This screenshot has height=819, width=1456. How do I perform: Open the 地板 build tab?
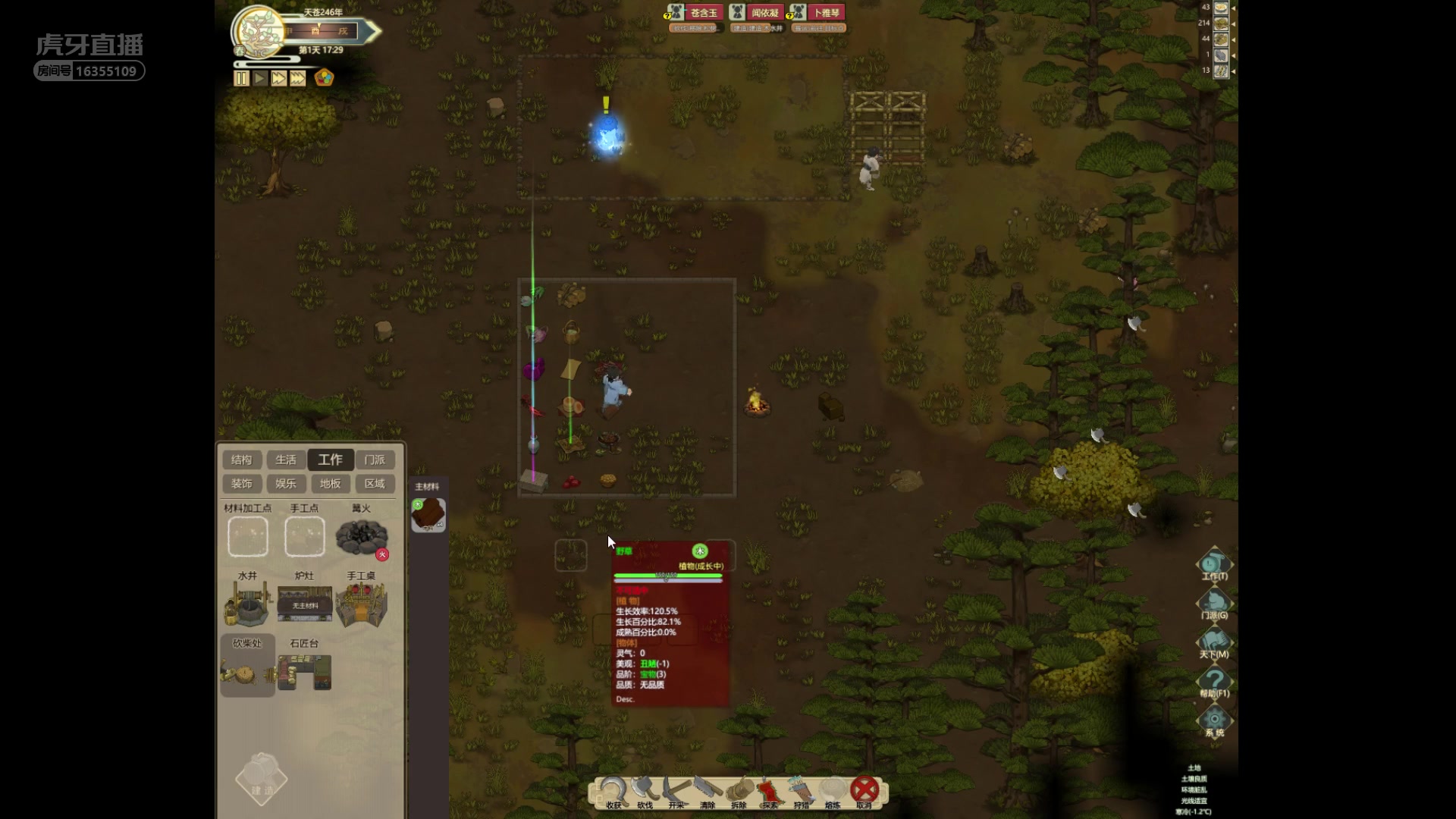330,484
